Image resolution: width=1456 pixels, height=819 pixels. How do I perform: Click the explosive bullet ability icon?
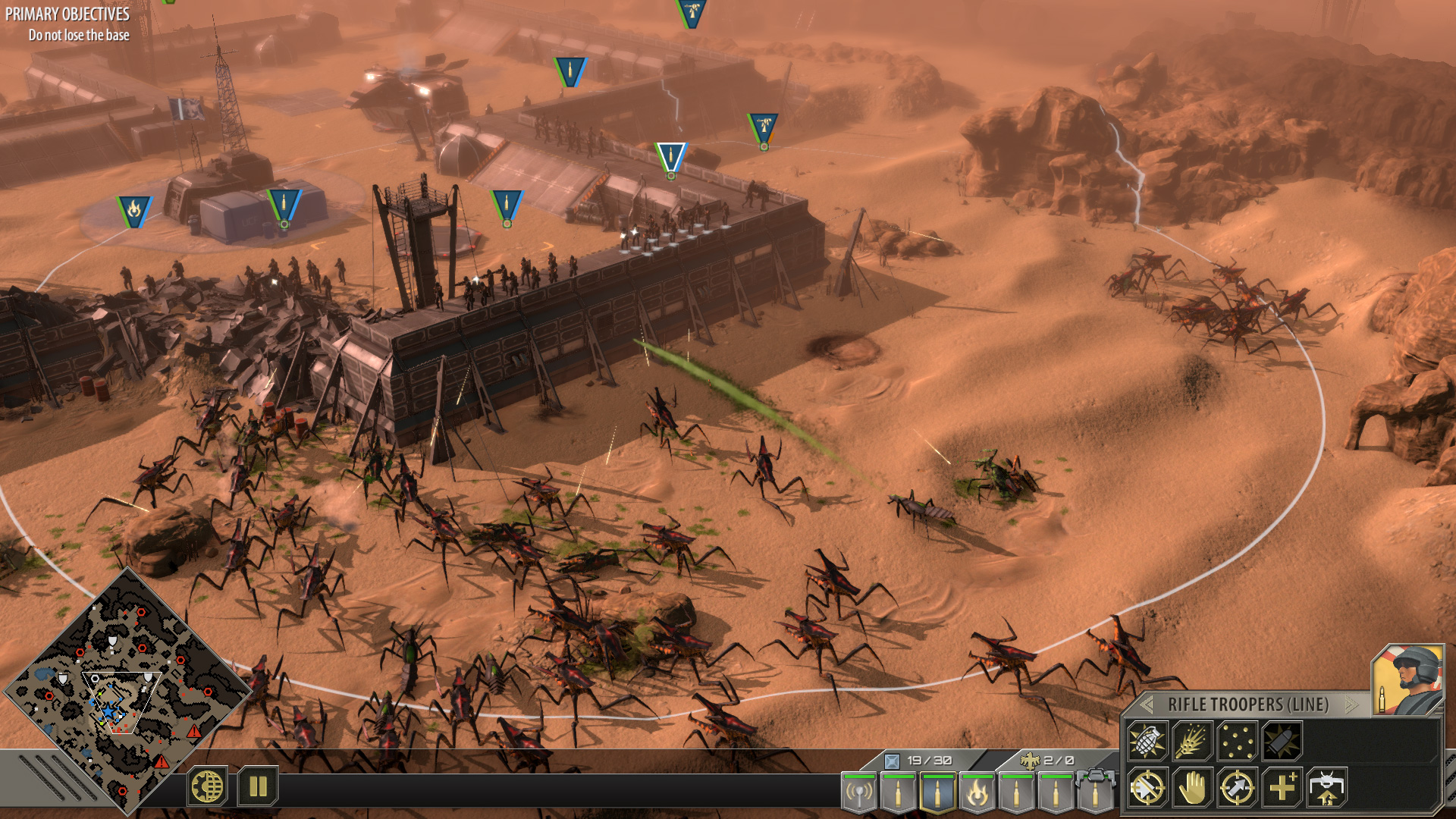tap(1283, 742)
